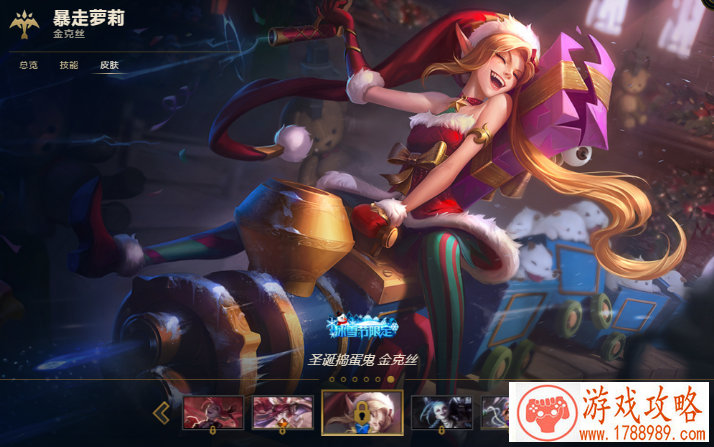Screen dimensions: 714x447
Task: Select the 皮肤 (Skins) tab
Action: pos(108,65)
